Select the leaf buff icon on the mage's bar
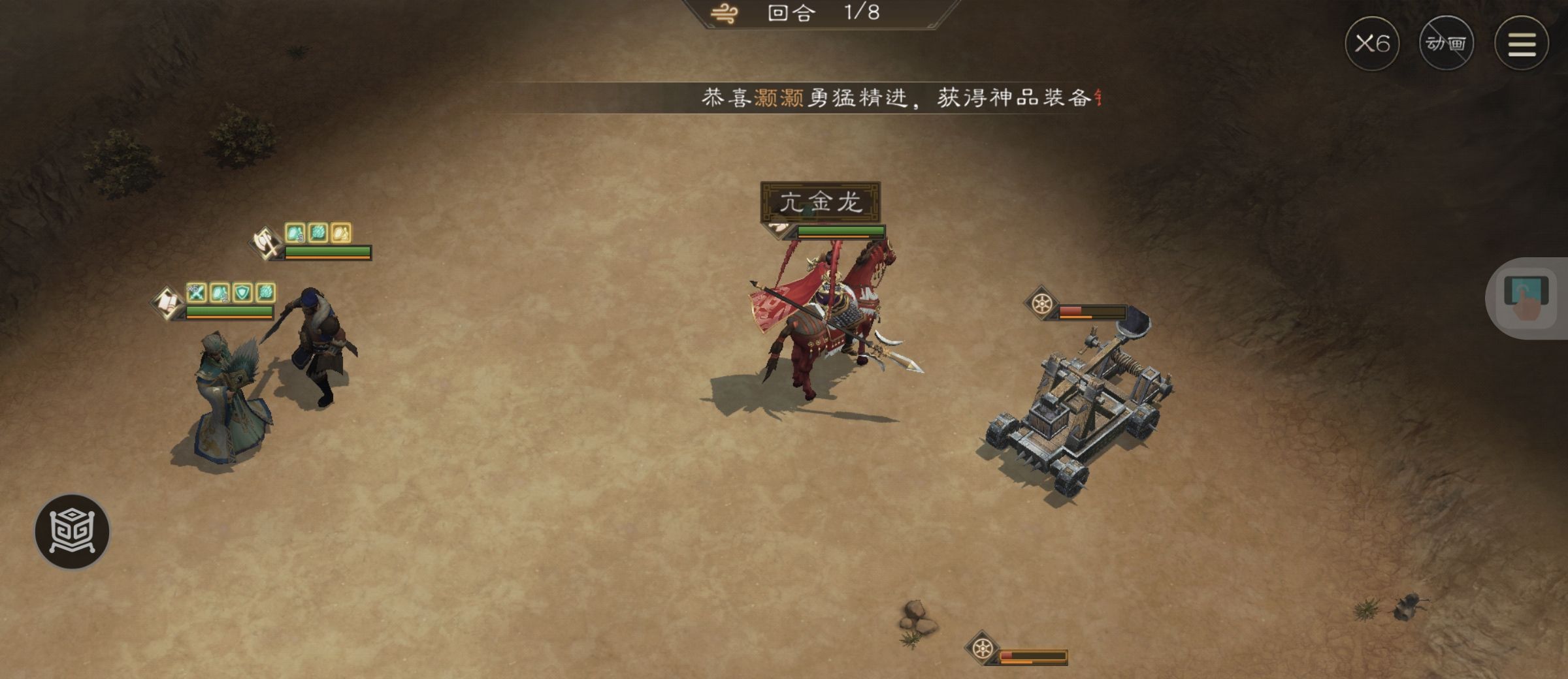Viewport: 1568px width, 679px height. tap(265, 294)
